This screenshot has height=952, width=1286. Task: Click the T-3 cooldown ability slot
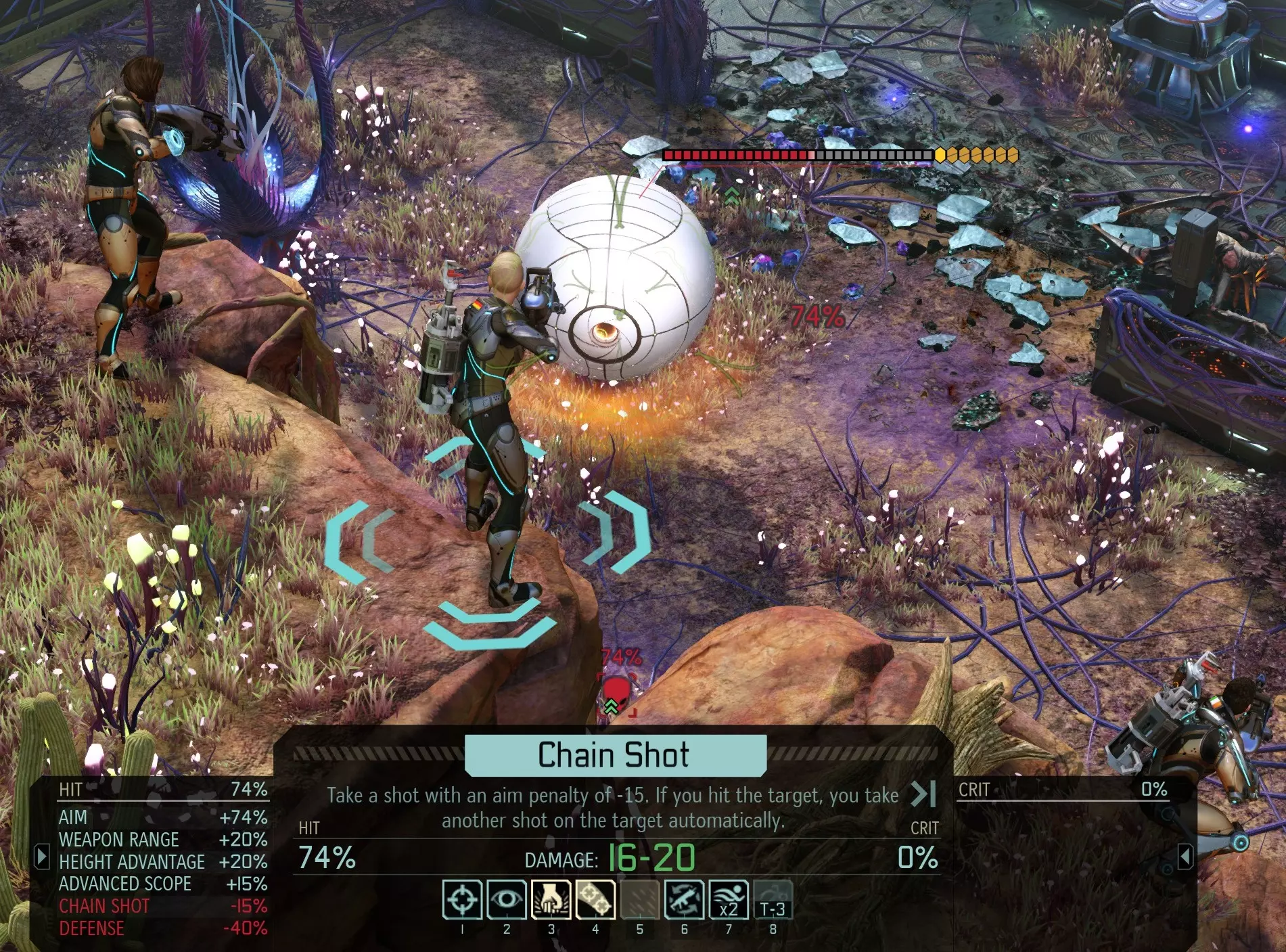[773, 900]
